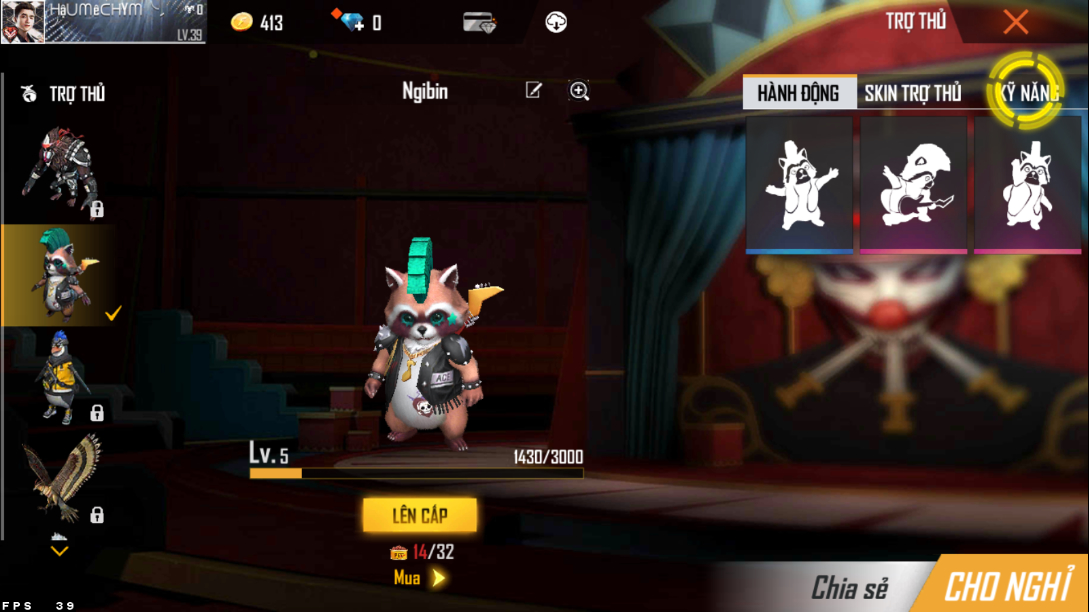Select the green-mohawk raccoon pet
This screenshot has width=1089, height=612.
(60, 274)
